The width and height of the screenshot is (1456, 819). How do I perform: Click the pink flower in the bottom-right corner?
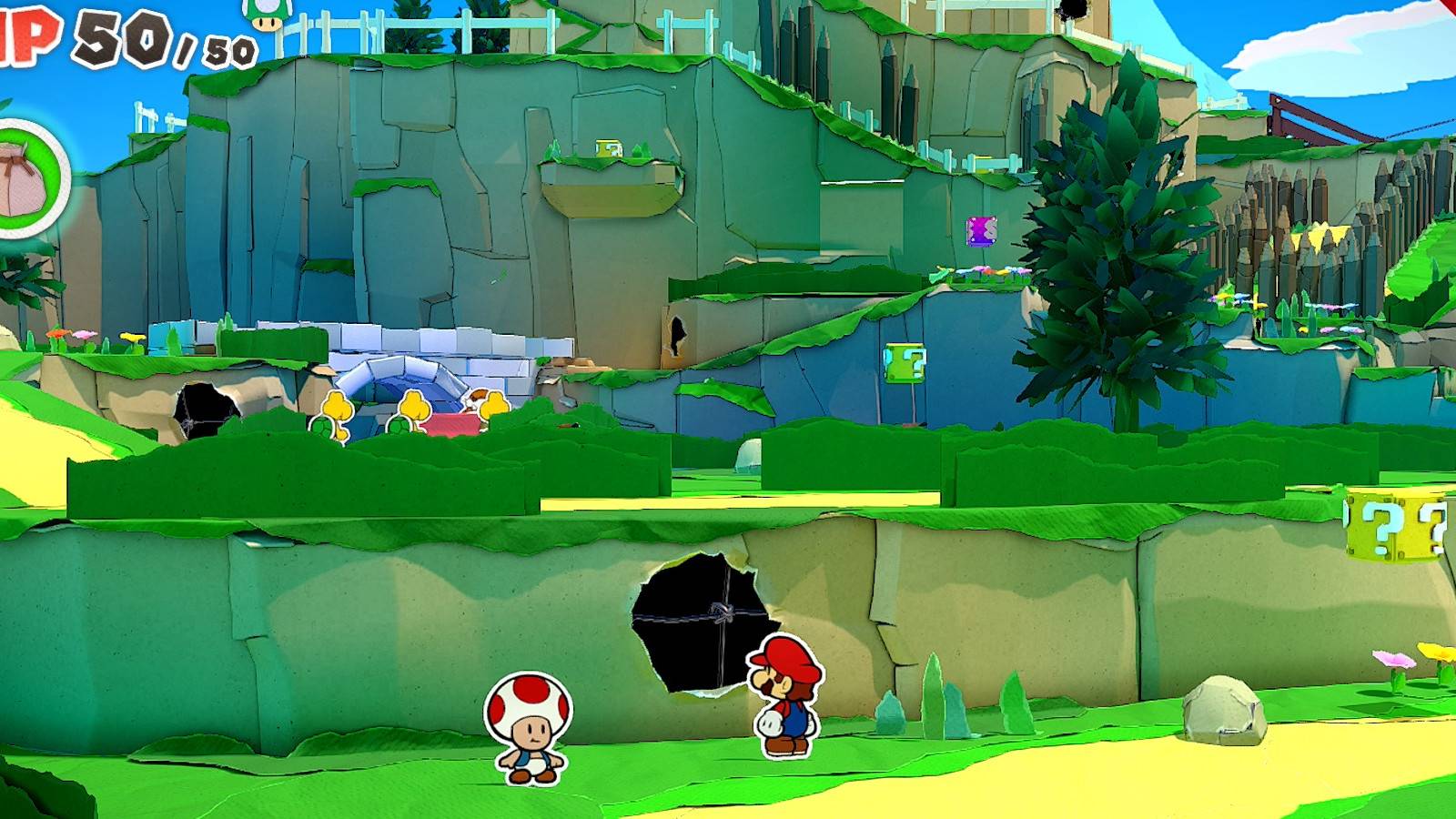[1393, 661]
